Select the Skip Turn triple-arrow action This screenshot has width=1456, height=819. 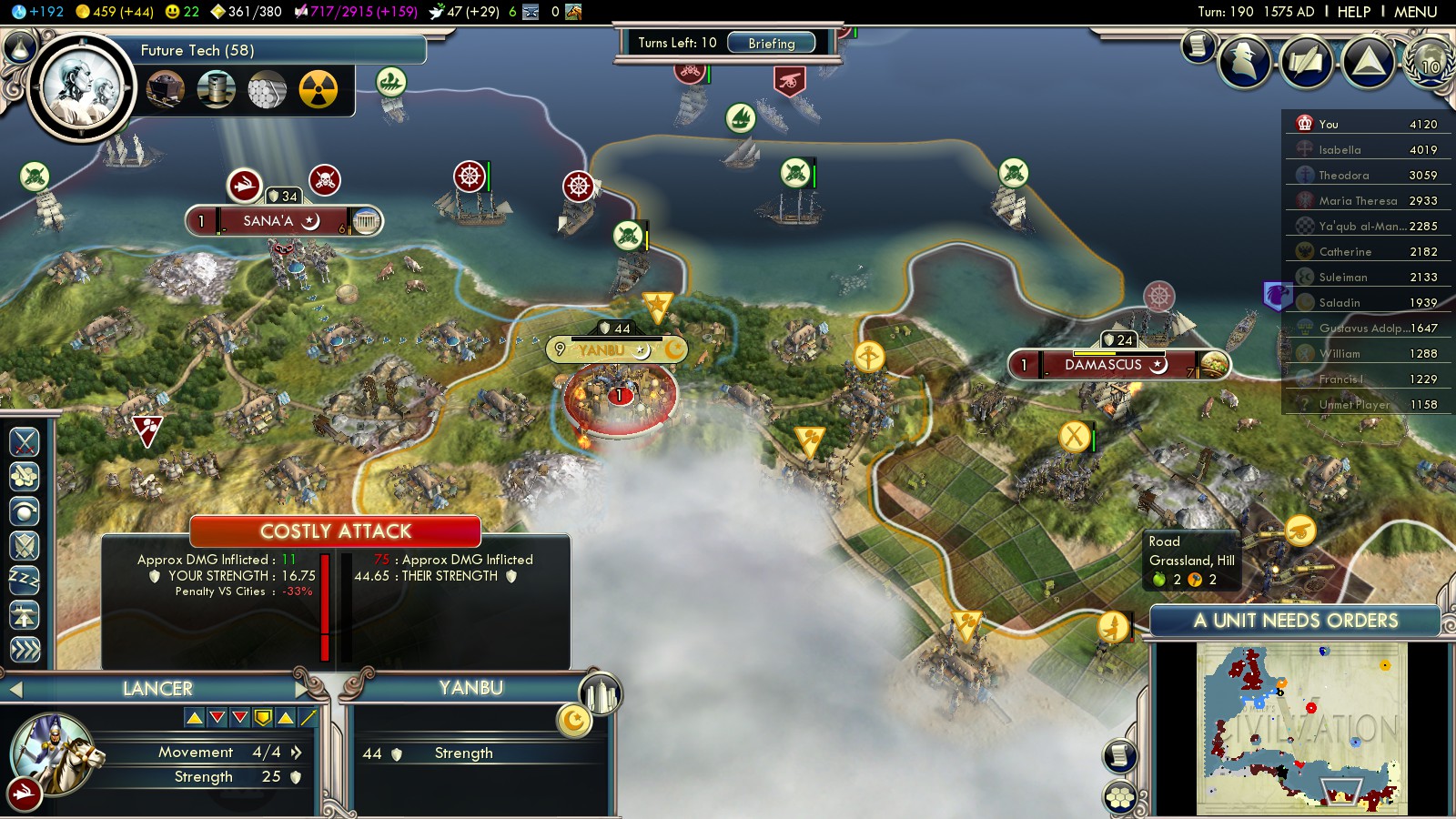(25, 649)
